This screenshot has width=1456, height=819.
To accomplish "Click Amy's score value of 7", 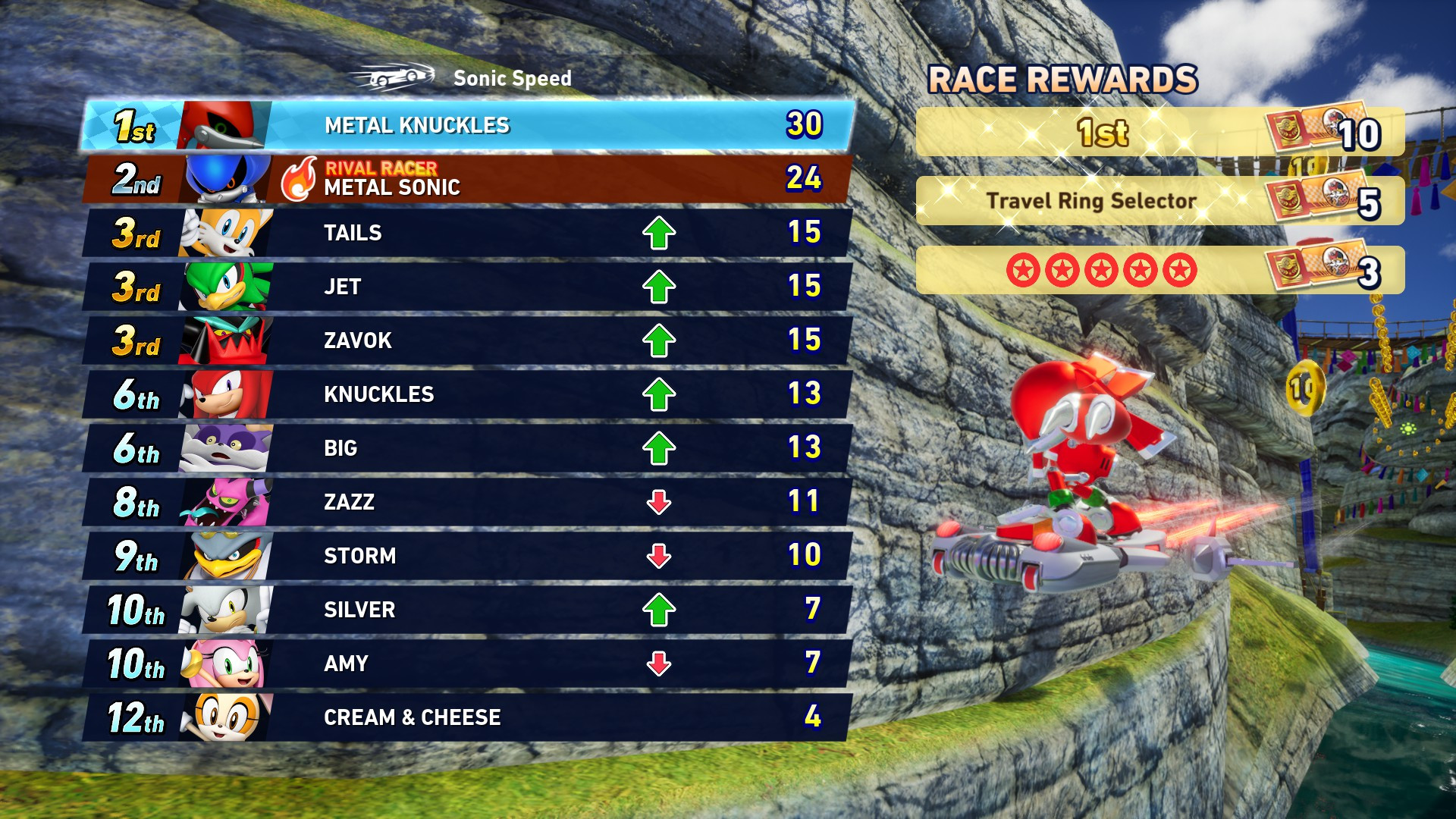I will coord(812,663).
